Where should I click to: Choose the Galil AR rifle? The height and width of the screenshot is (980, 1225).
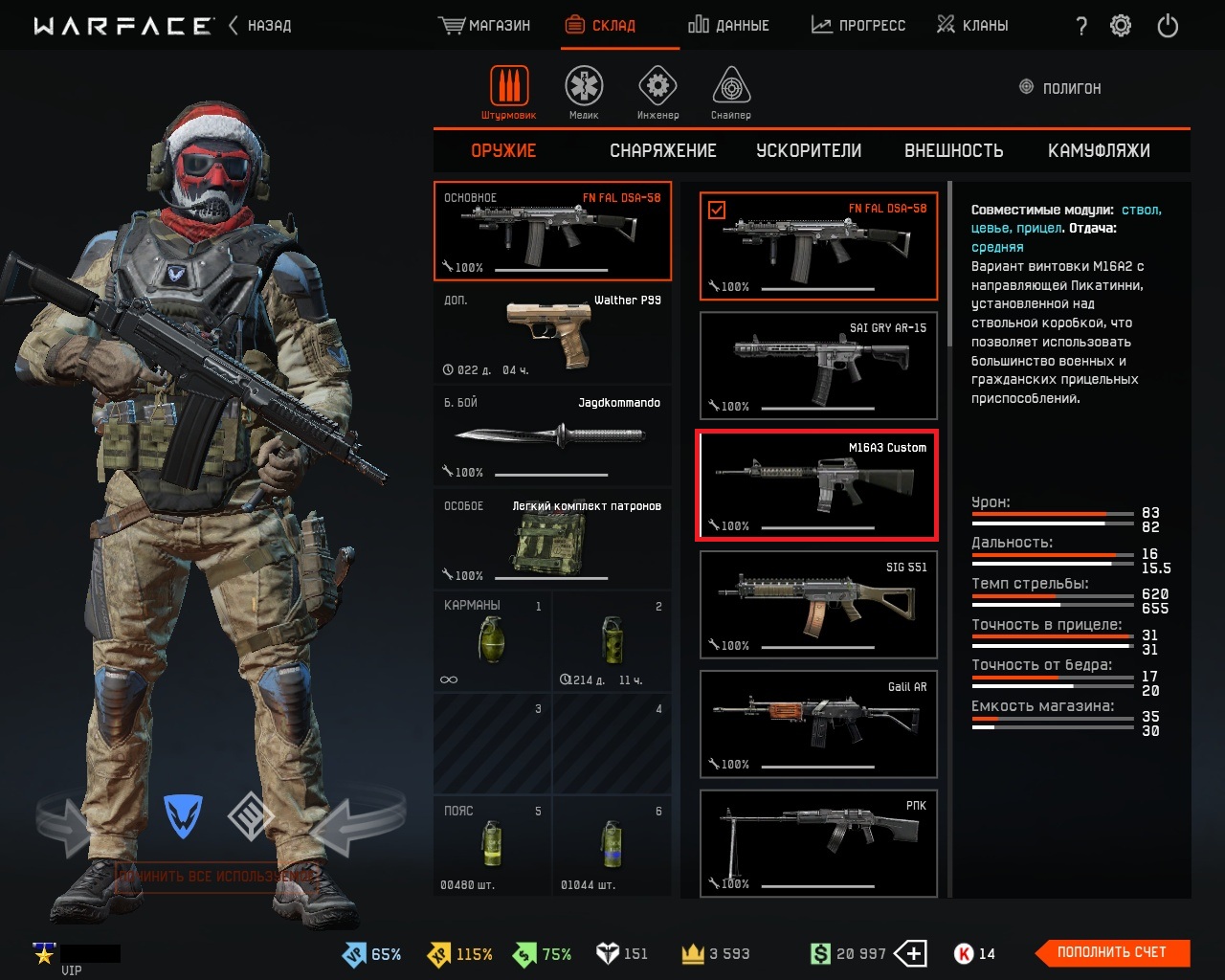(x=818, y=724)
